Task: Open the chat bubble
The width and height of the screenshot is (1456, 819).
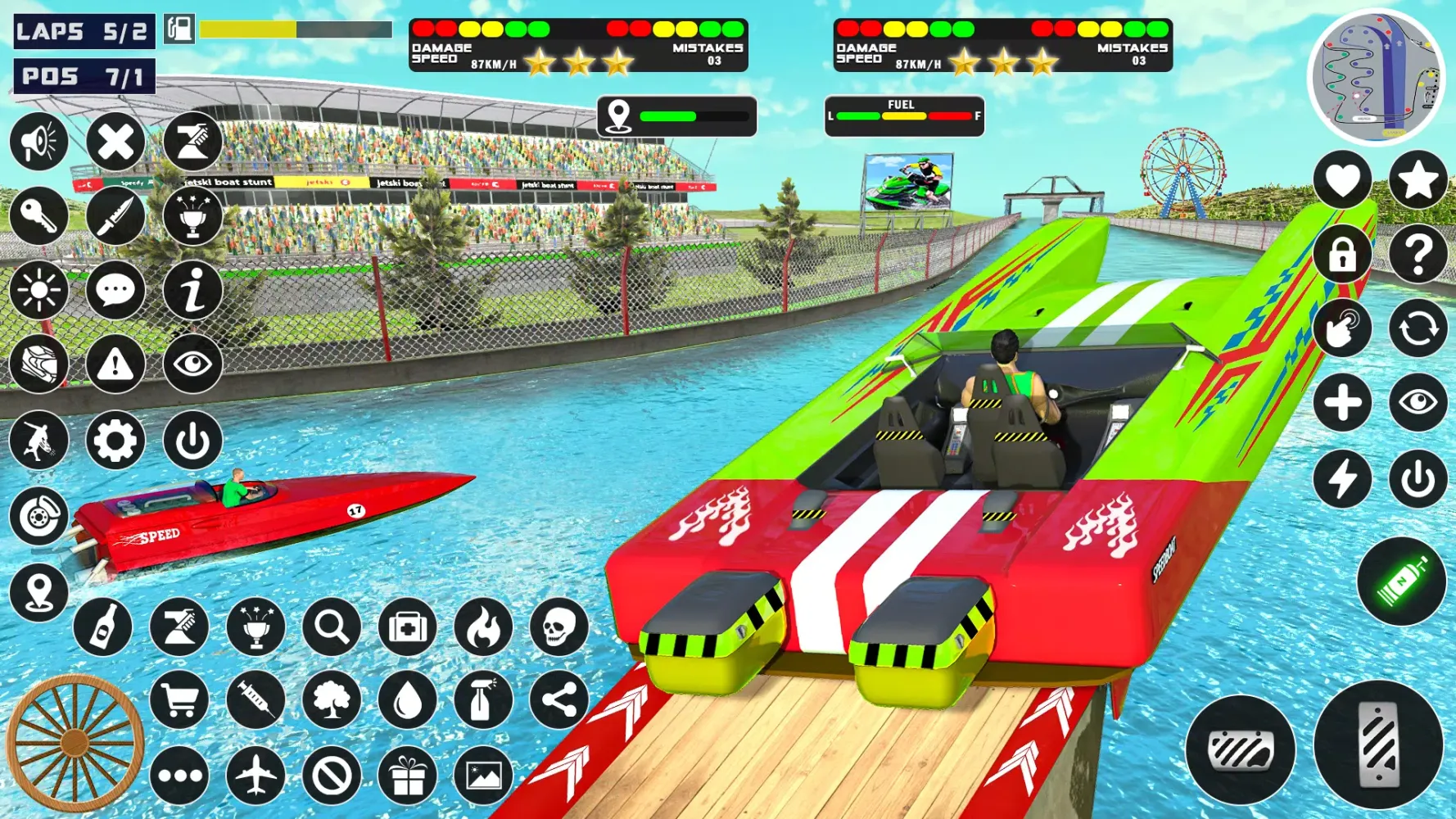Action: pos(115,289)
